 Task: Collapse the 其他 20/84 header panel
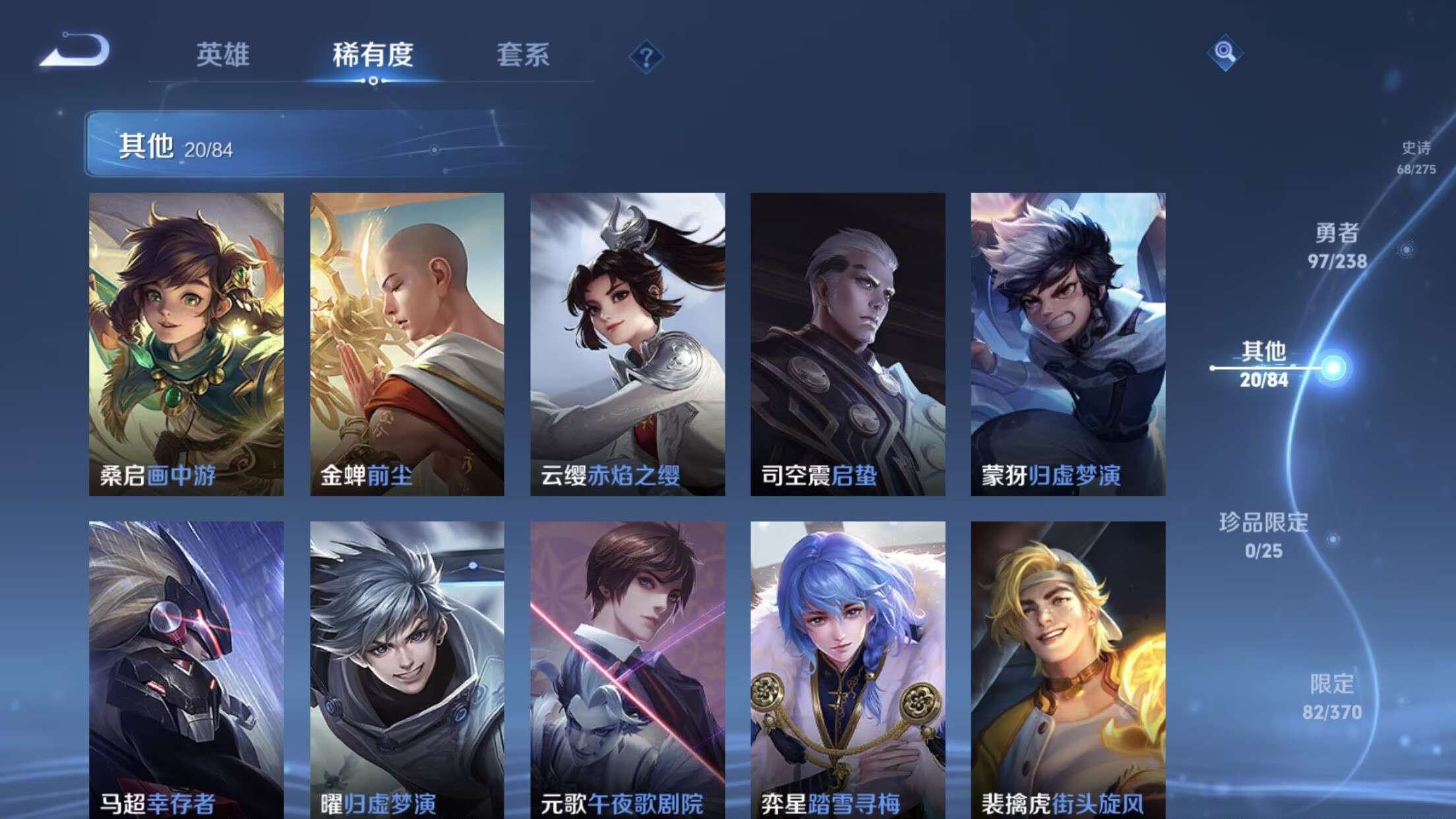click(x=173, y=148)
